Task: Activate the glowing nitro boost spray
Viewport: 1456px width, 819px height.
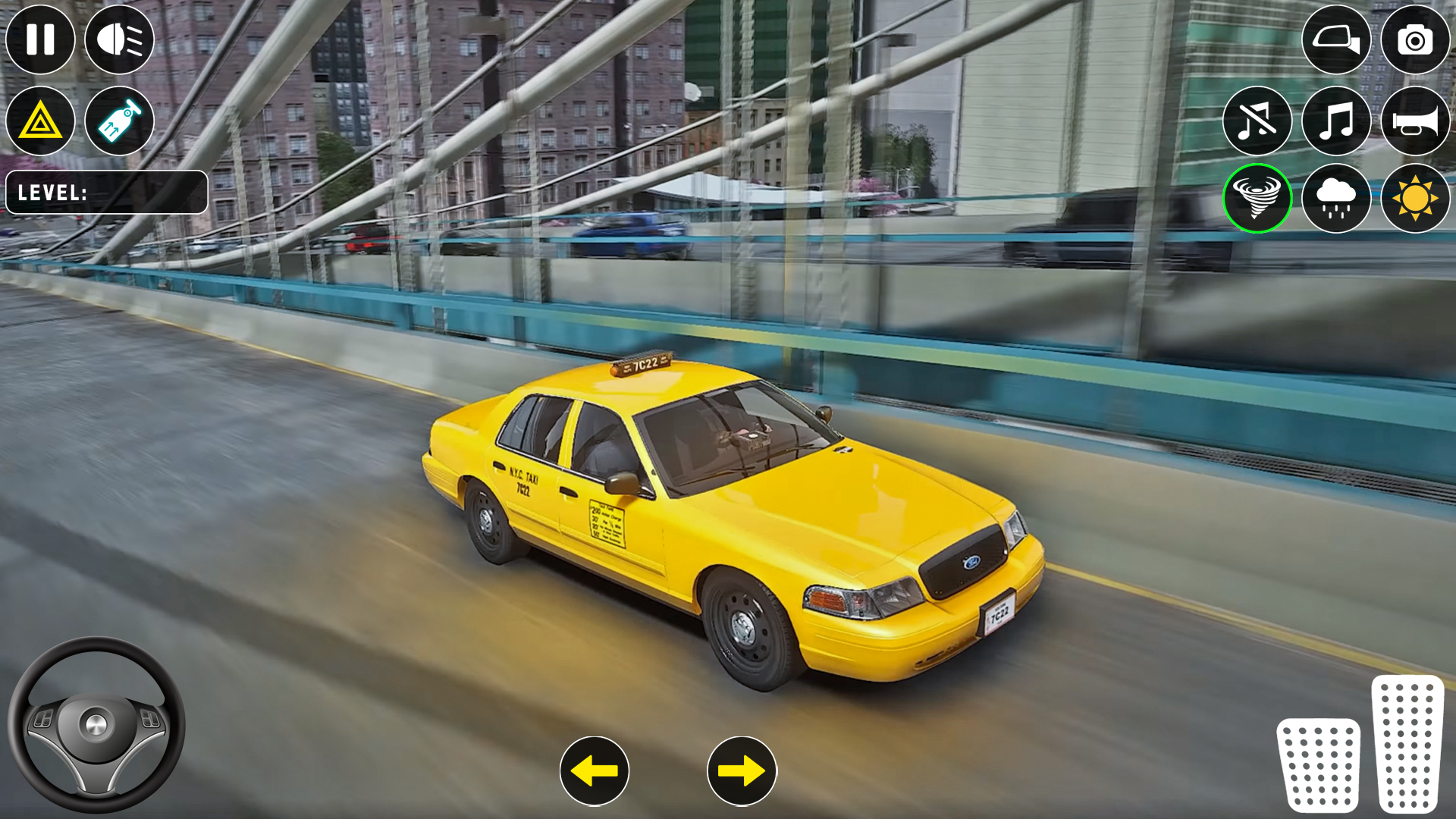Action: tap(119, 121)
